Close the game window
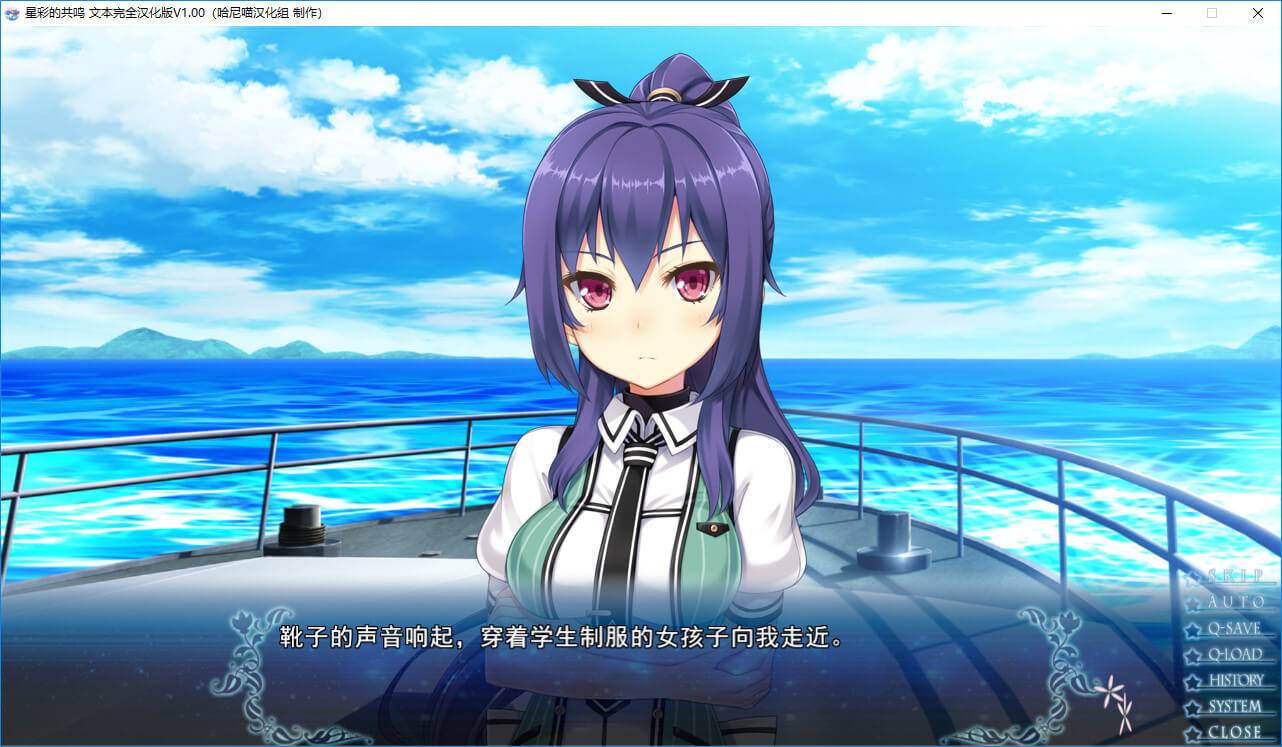 click(x=1258, y=13)
